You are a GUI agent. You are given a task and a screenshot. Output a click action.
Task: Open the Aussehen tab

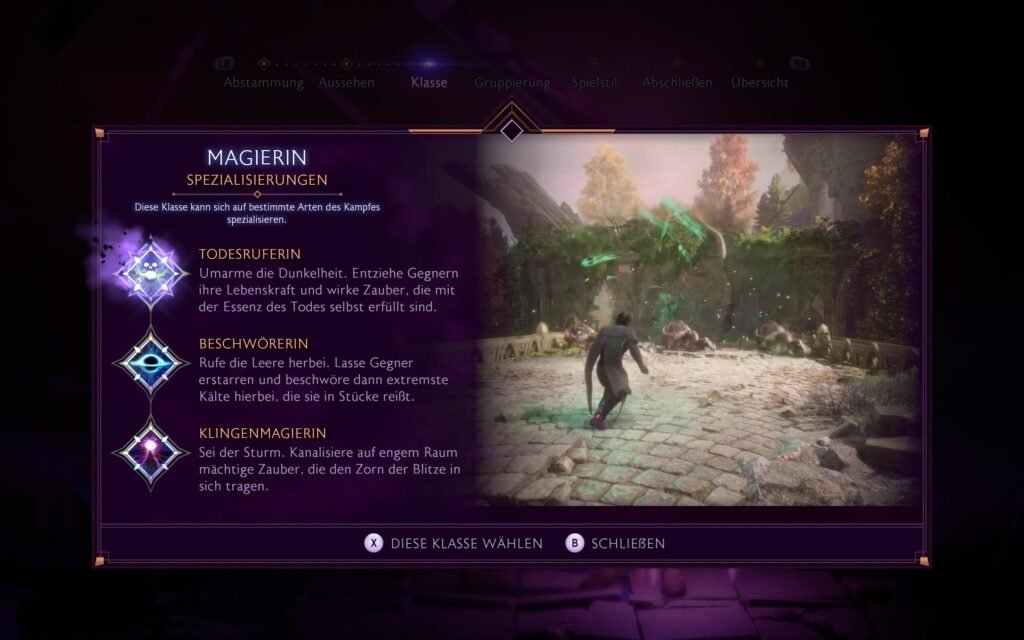[x=346, y=83]
